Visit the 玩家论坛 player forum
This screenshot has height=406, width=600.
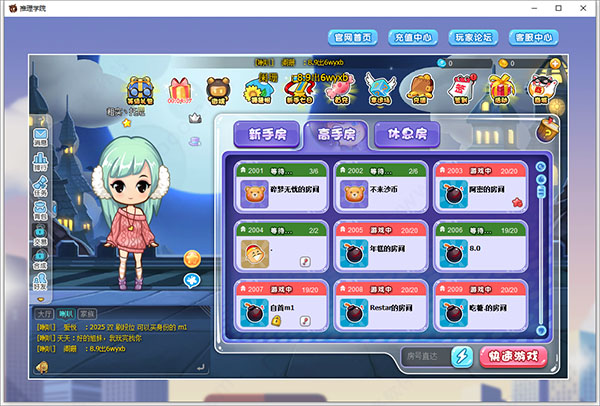click(473, 37)
